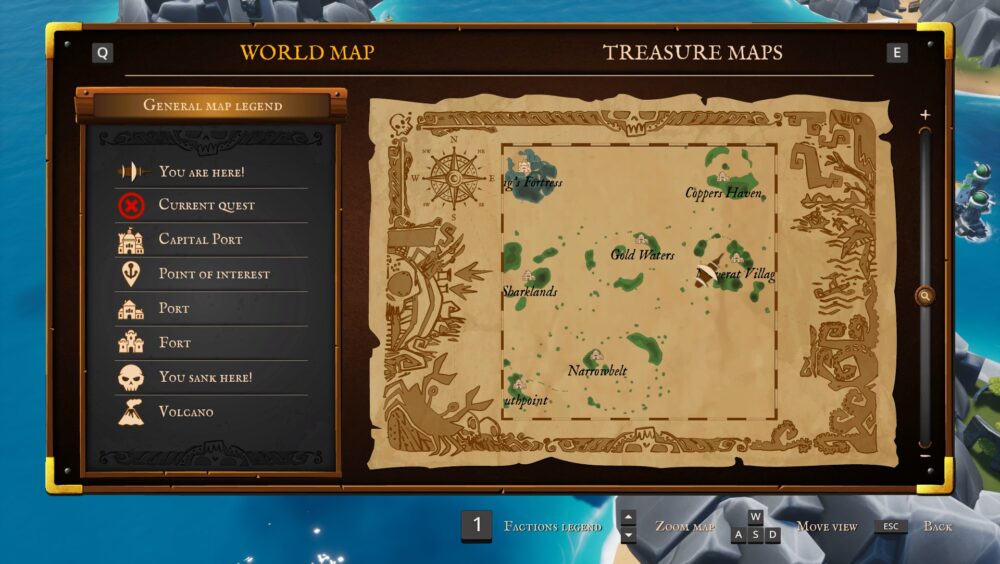Click the zoom slider magnifier handle
This screenshot has height=564, width=1000.
click(x=925, y=295)
